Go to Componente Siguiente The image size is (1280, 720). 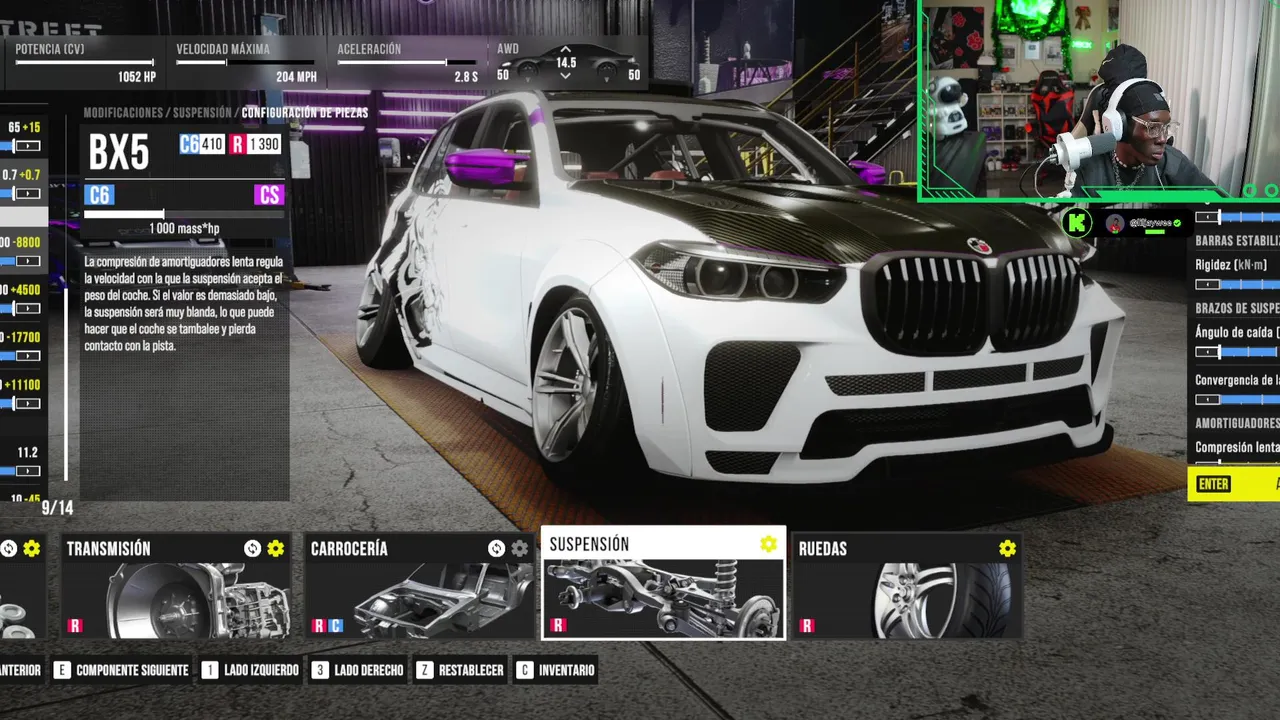tap(121, 670)
